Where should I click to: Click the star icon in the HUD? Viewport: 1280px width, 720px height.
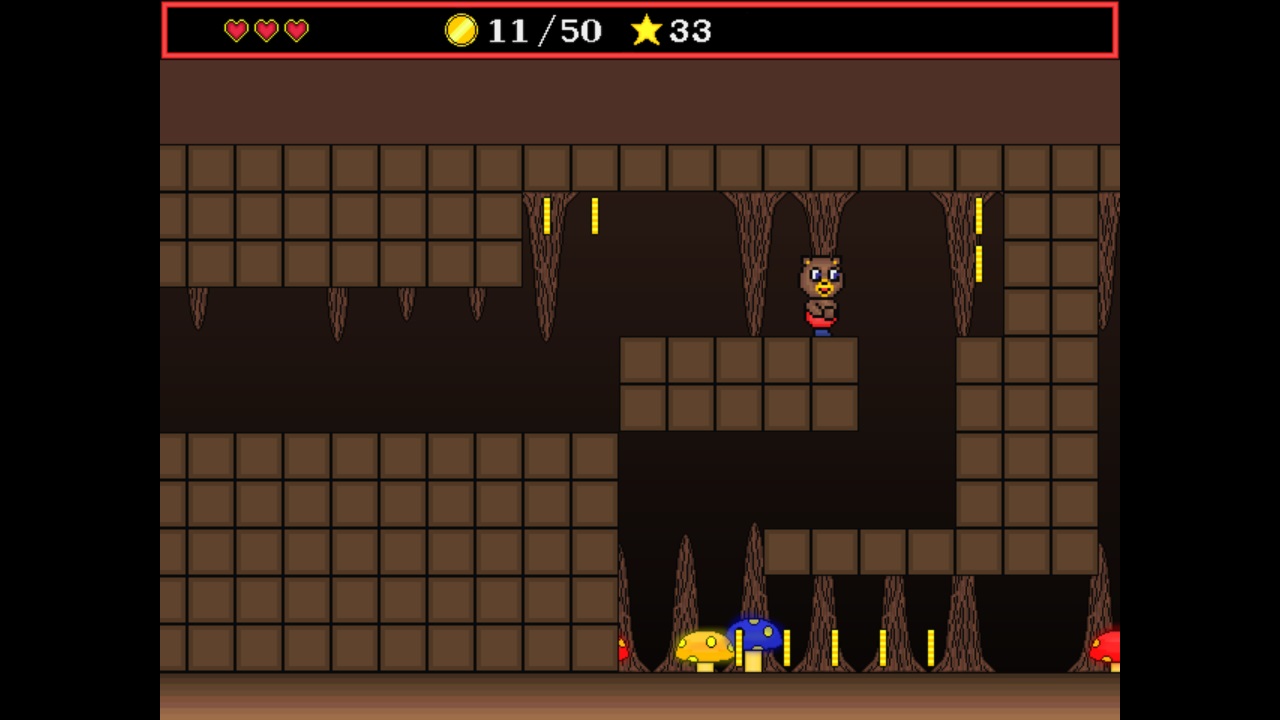point(646,32)
